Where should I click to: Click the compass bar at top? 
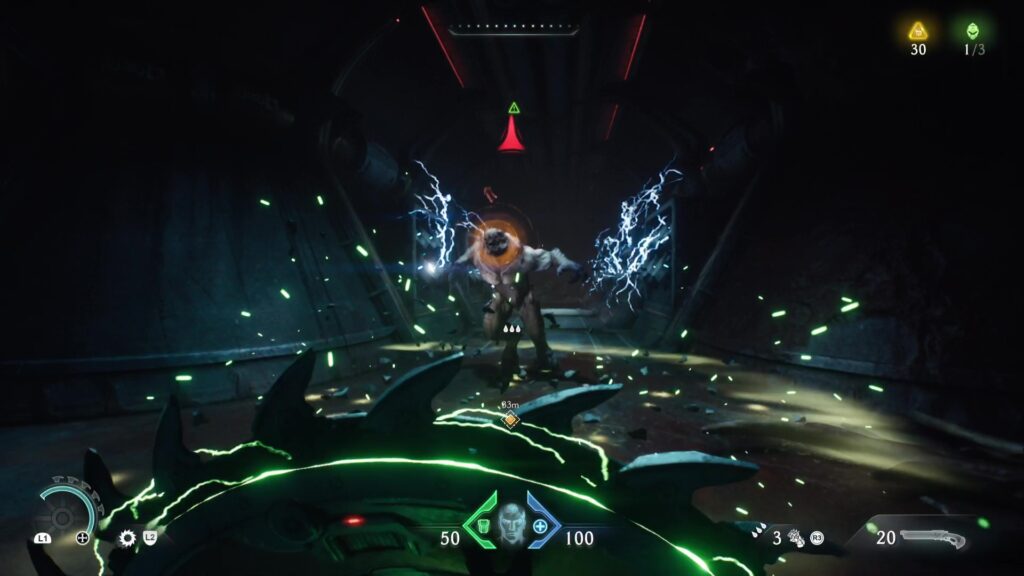pyautogui.click(x=513, y=29)
